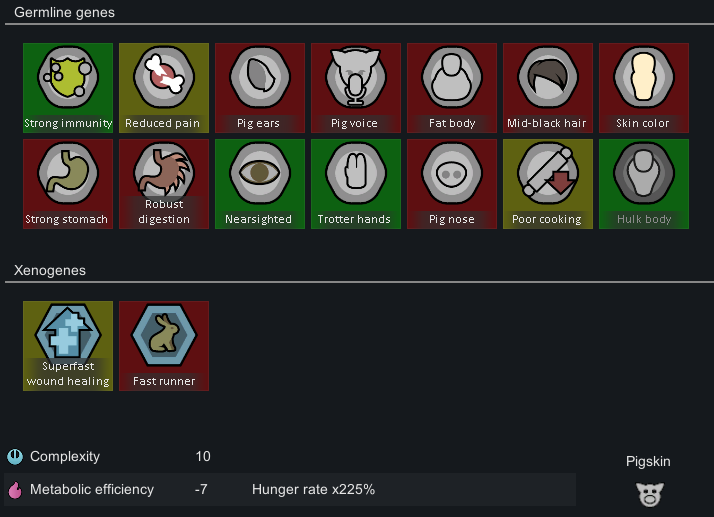Choose the Poor cooking gene
Screen dimensions: 714x517
pyautogui.click(x=548, y=183)
